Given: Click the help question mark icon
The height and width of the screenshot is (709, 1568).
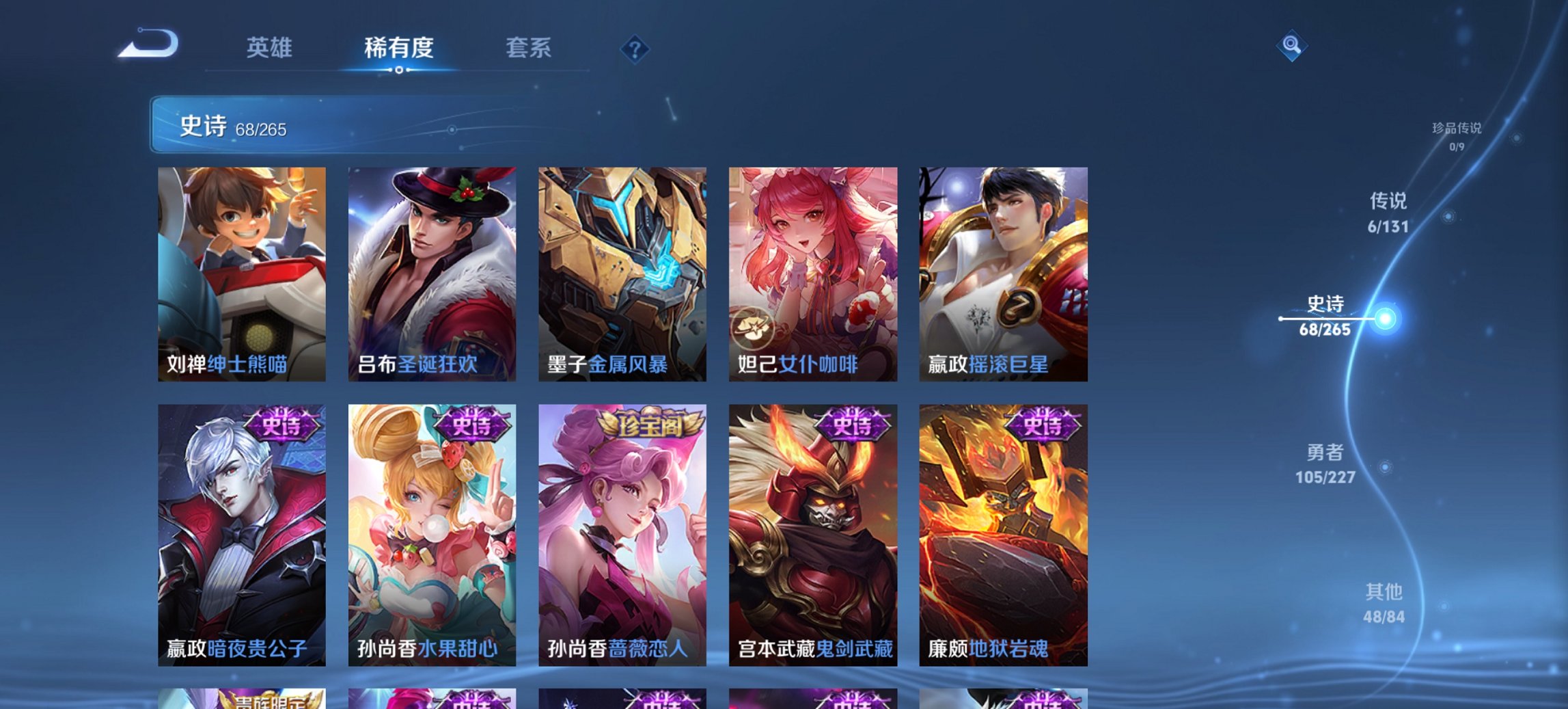Looking at the screenshot, I should (635, 49).
